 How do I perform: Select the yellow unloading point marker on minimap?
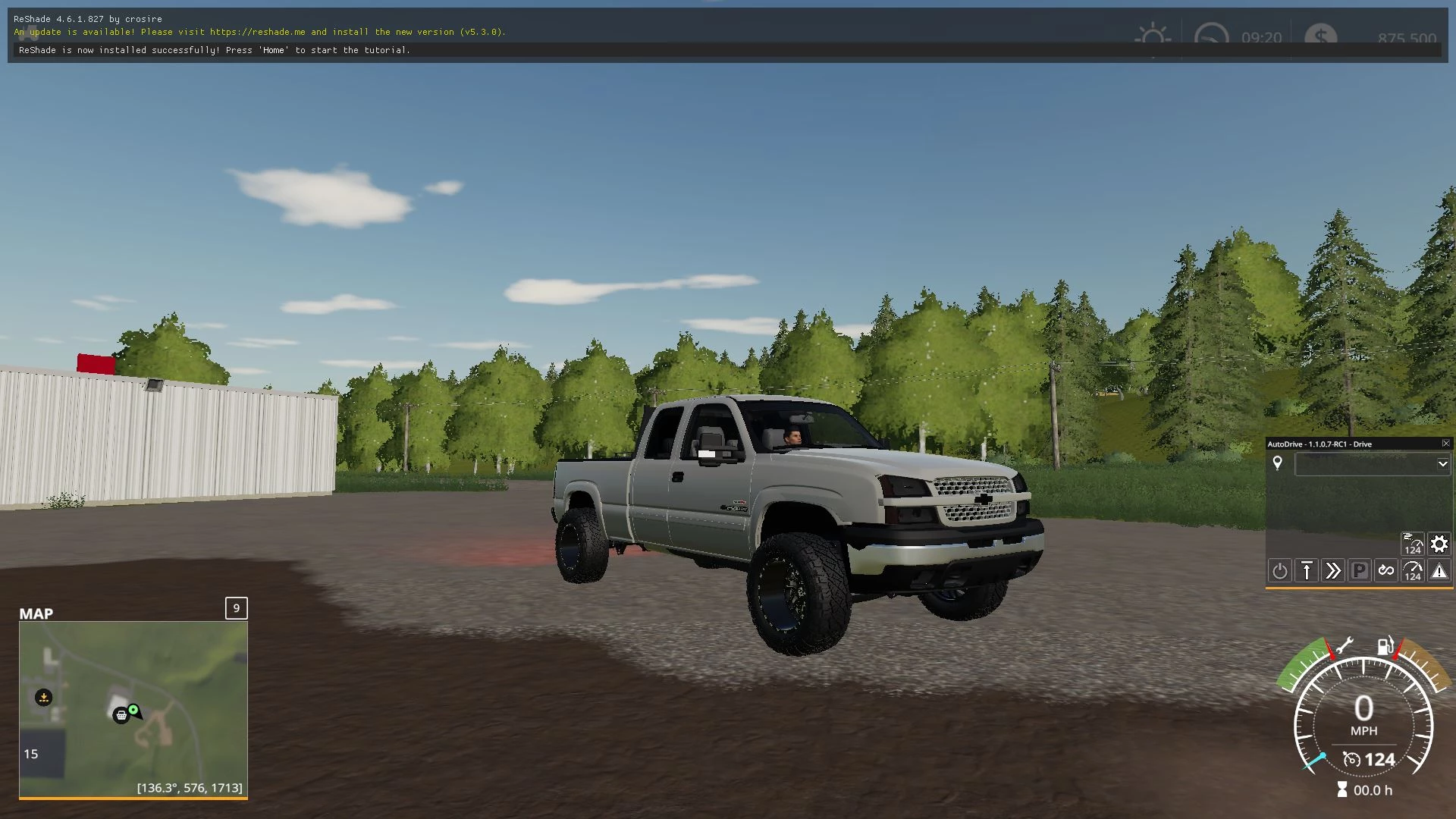click(x=44, y=698)
